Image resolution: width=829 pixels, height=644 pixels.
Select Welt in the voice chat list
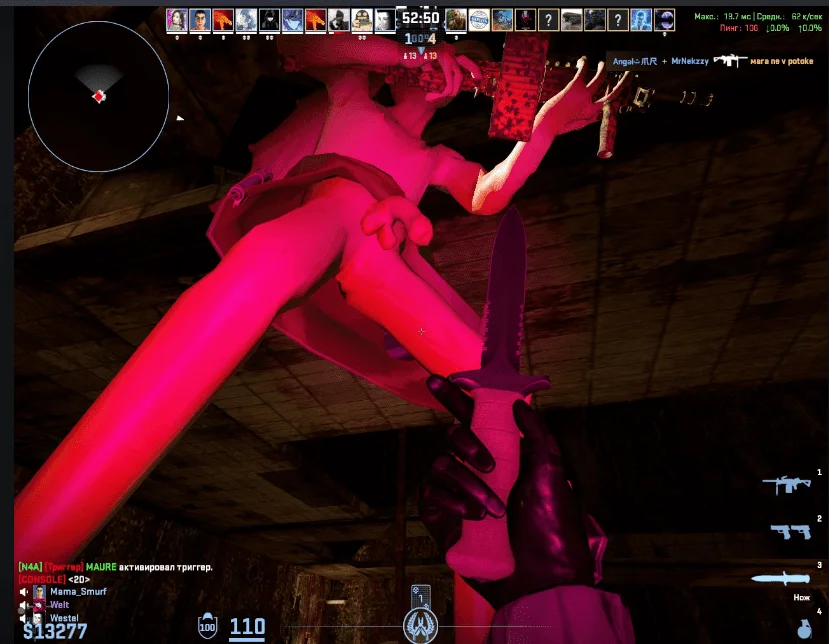tap(59, 604)
